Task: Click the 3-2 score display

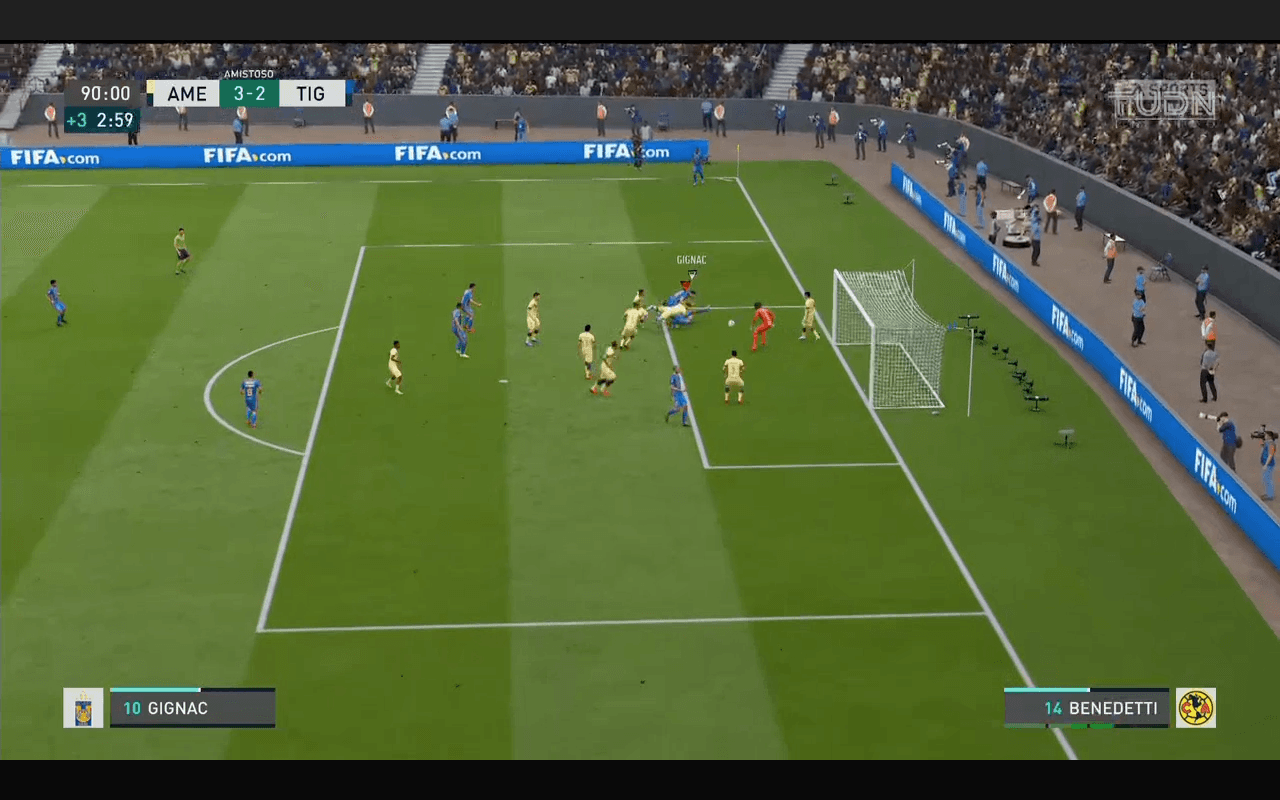Action: coord(248,93)
